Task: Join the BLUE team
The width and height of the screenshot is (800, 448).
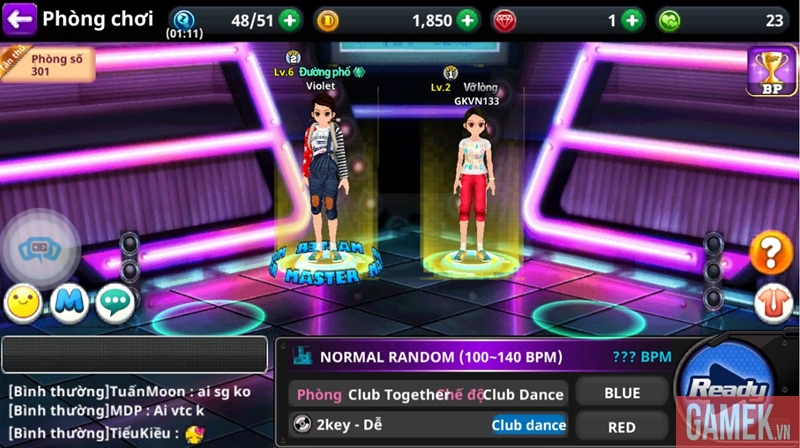Action: [622, 393]
